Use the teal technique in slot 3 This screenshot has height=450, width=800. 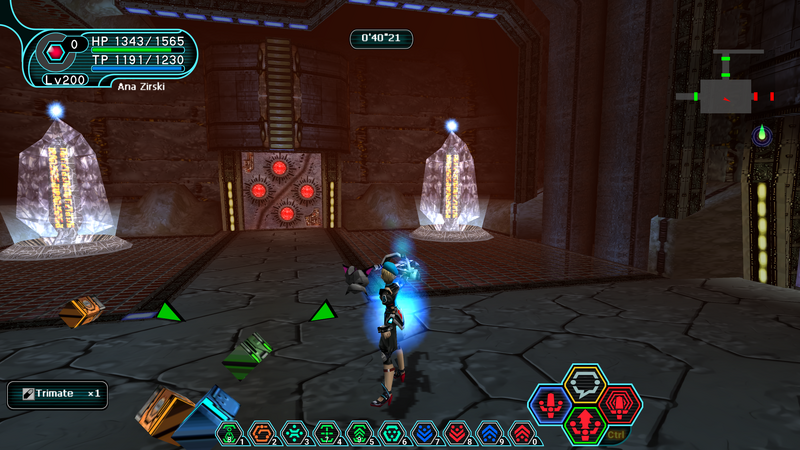point(295,432)
